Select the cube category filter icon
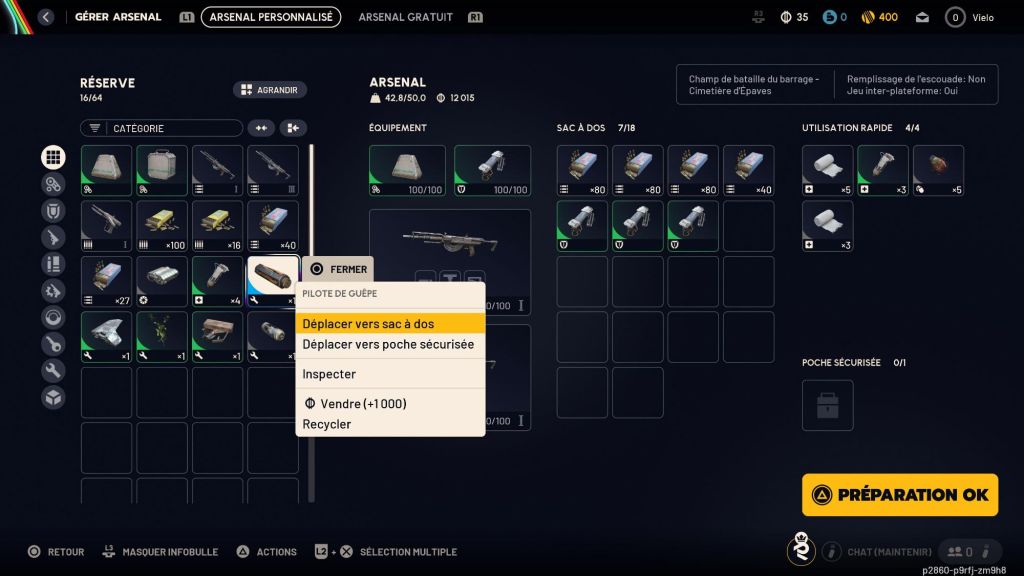This screenshot has height=576, width=1024. 53,397
